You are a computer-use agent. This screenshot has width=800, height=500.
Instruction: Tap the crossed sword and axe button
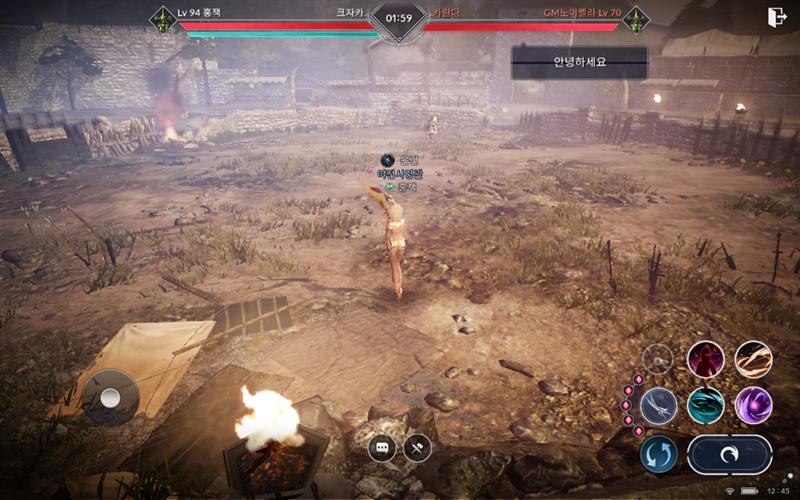click(417, 448)
